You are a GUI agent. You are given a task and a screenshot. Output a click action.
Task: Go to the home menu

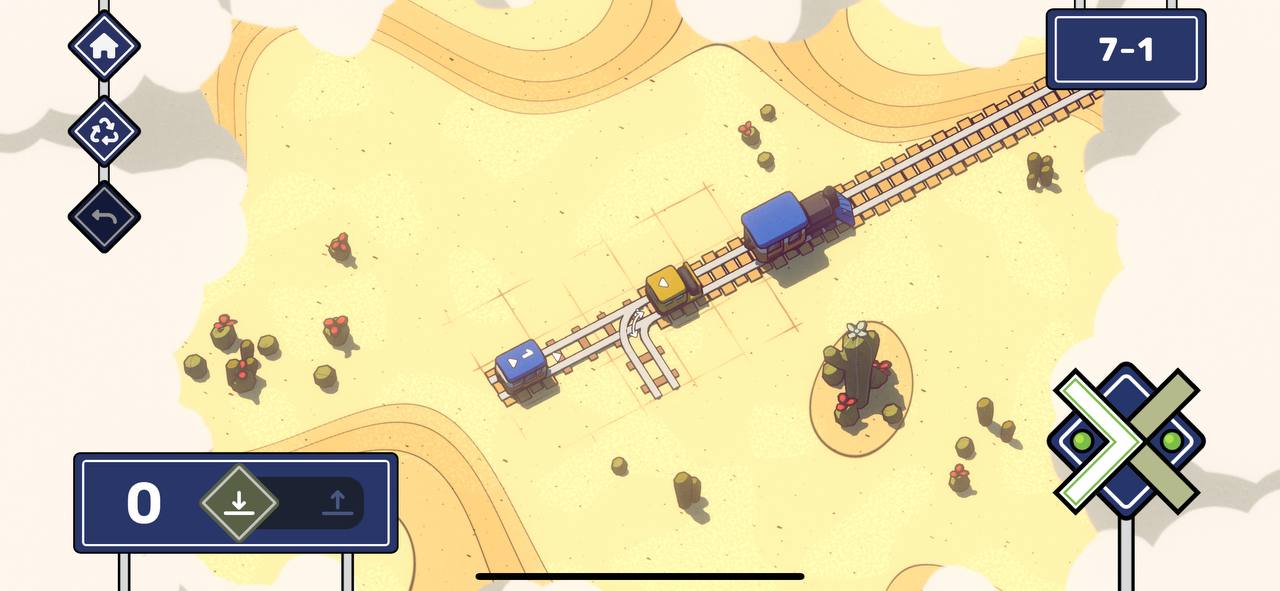click(x=104, y=46)
